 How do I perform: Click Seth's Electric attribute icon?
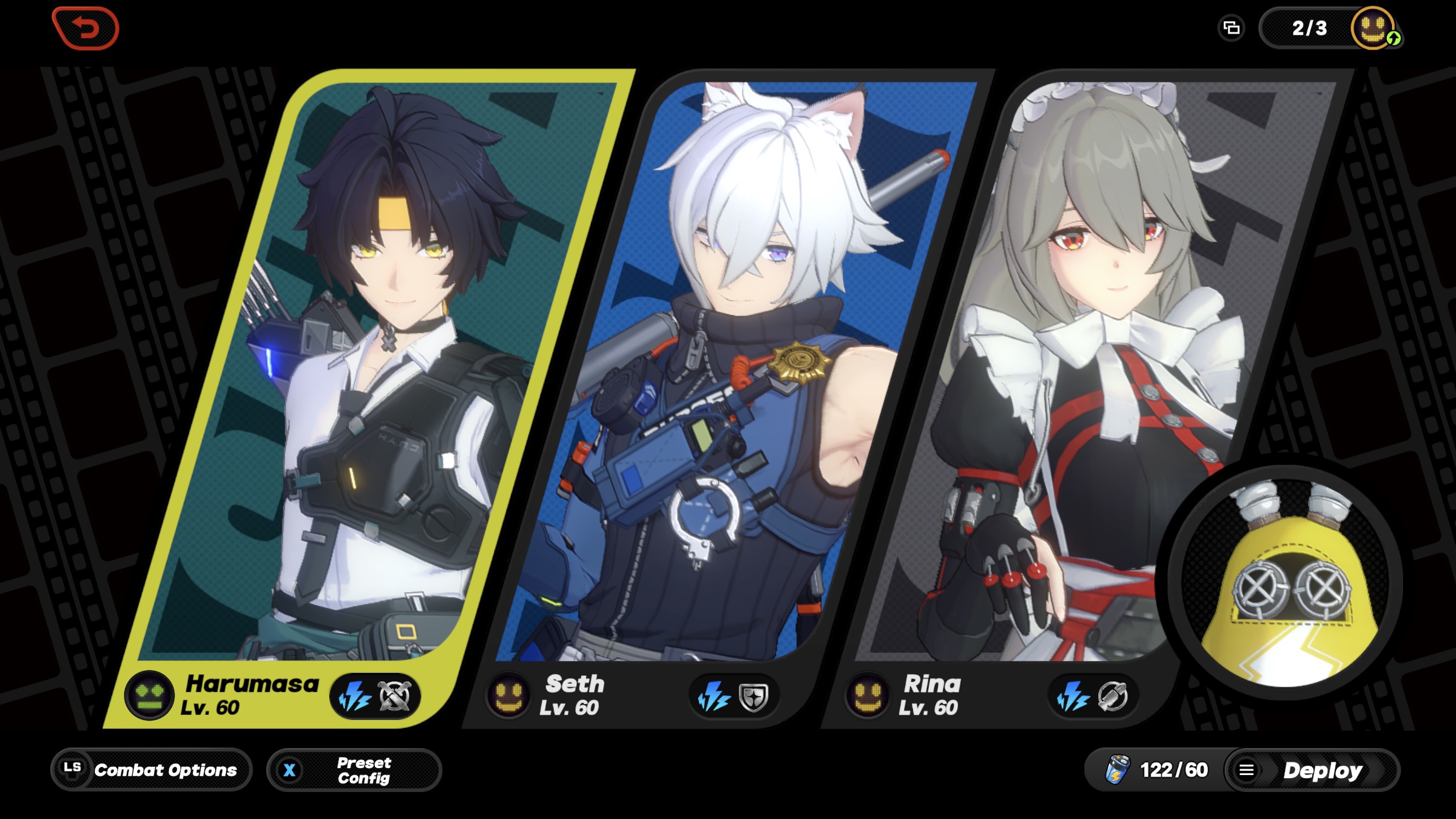tap(716, 696)
